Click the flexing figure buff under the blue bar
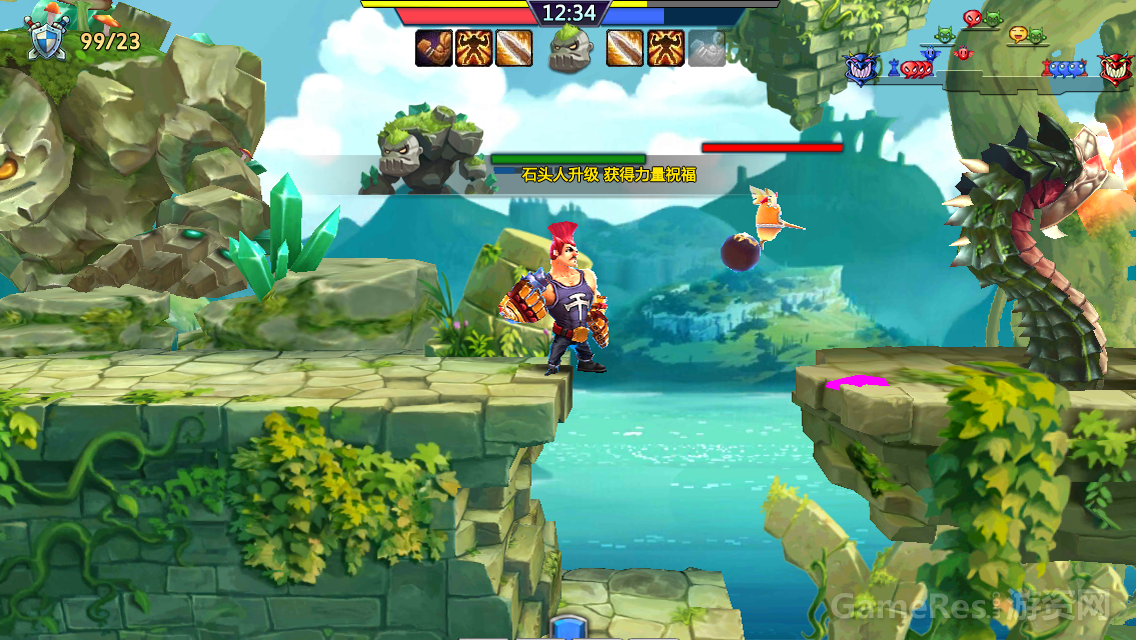 [665, 48]
